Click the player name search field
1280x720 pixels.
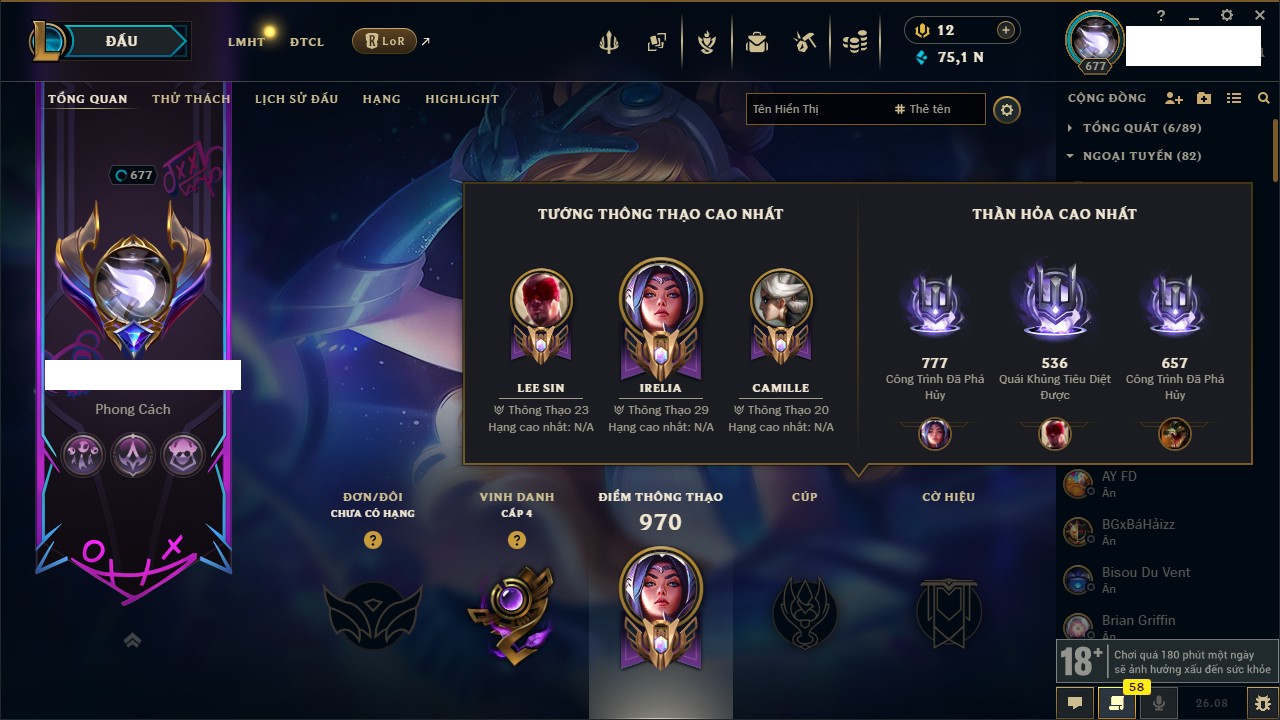[815, 109]
